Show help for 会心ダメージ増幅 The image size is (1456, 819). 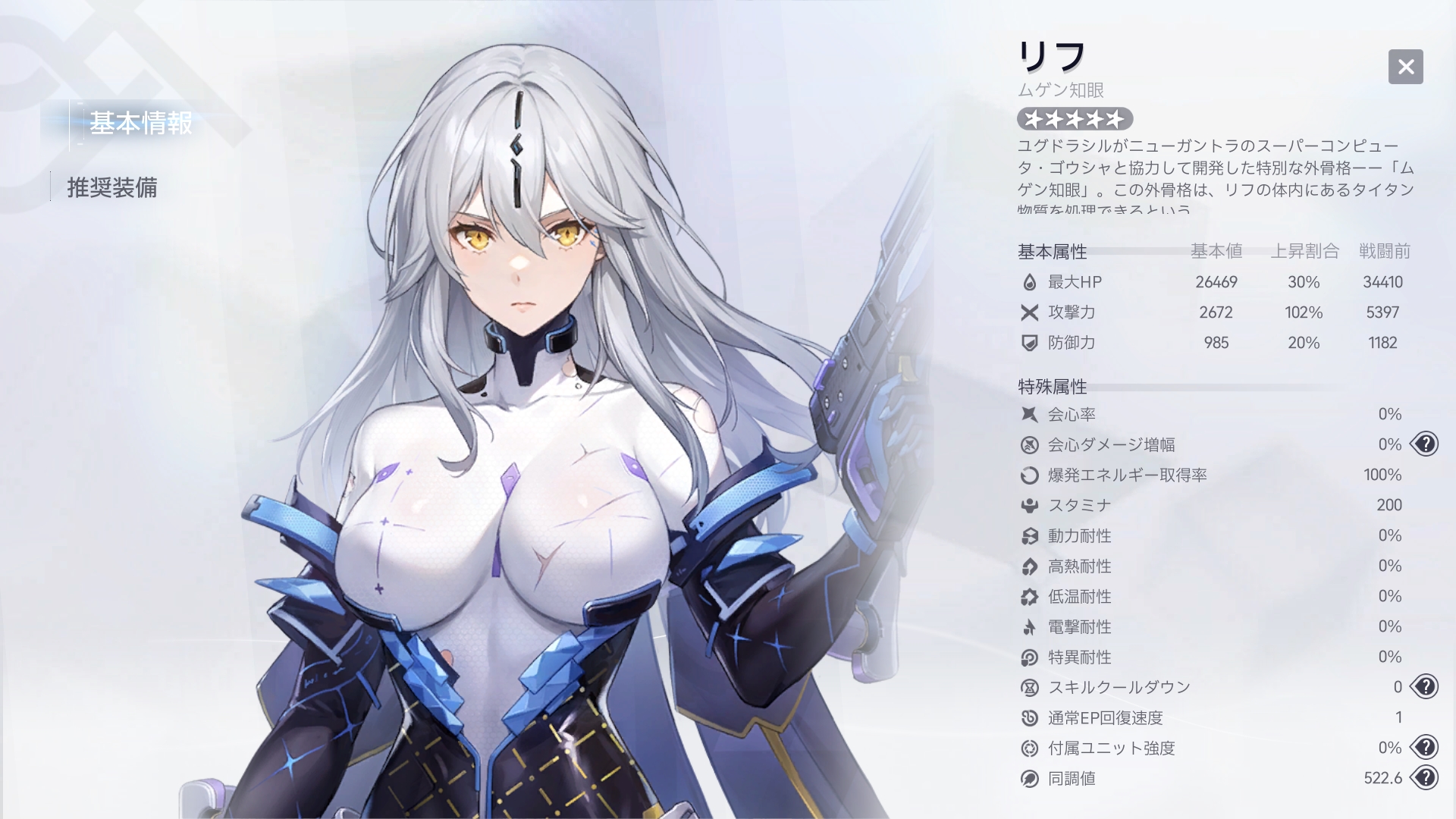point(1425,444)
